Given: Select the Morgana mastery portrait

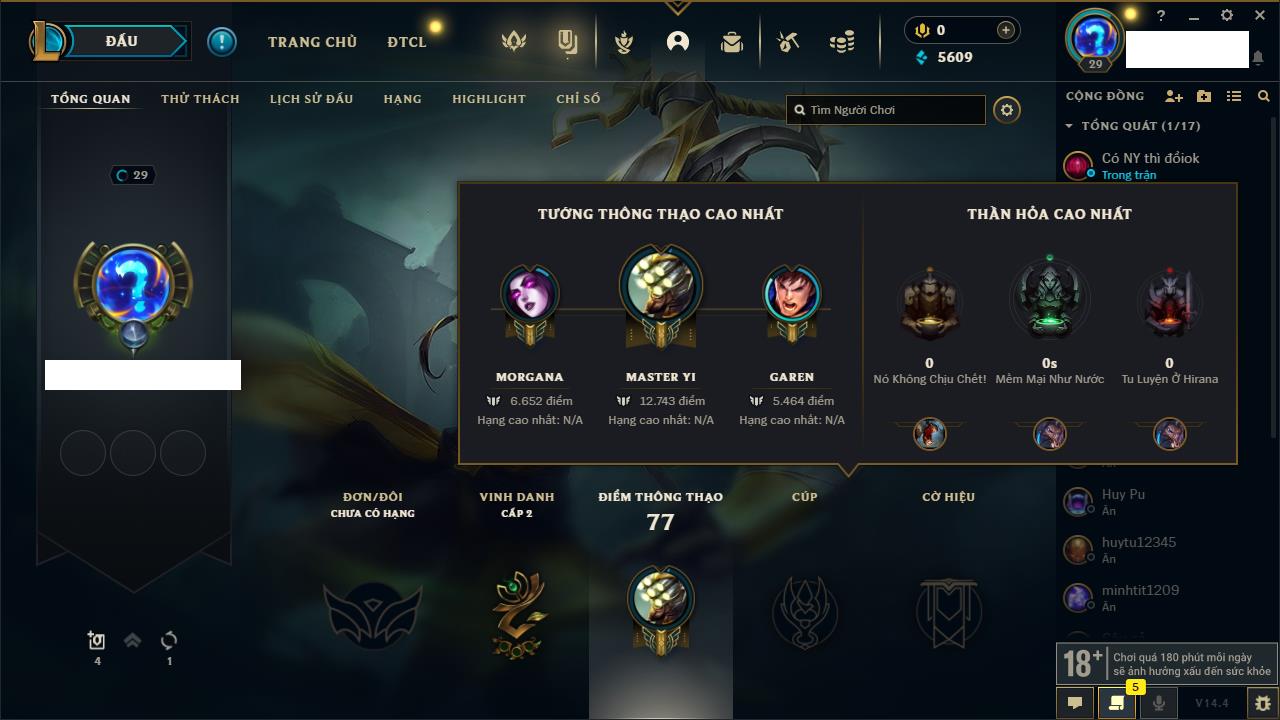Looking at the screenshot, I should [x=530, y=295].
